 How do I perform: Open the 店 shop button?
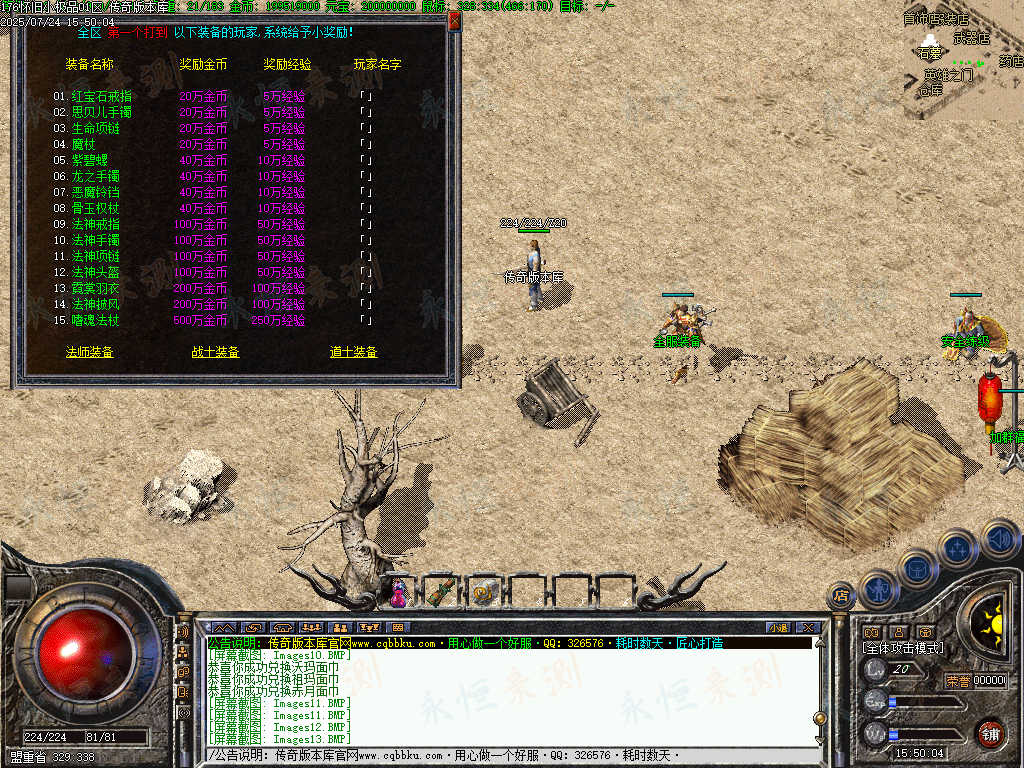841,596
